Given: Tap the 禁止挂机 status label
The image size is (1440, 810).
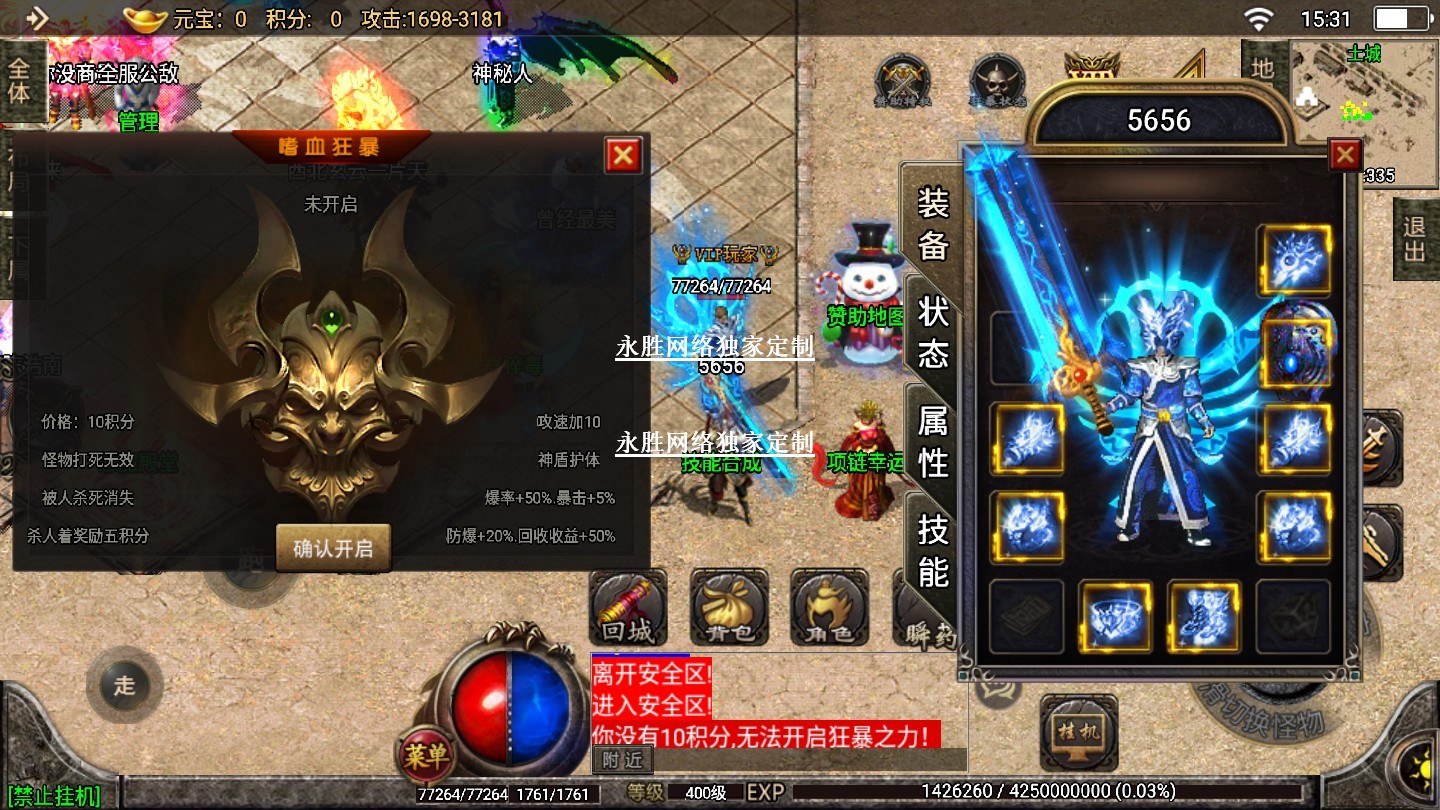Looking at the screenshot, I should (x=56, y=796).
